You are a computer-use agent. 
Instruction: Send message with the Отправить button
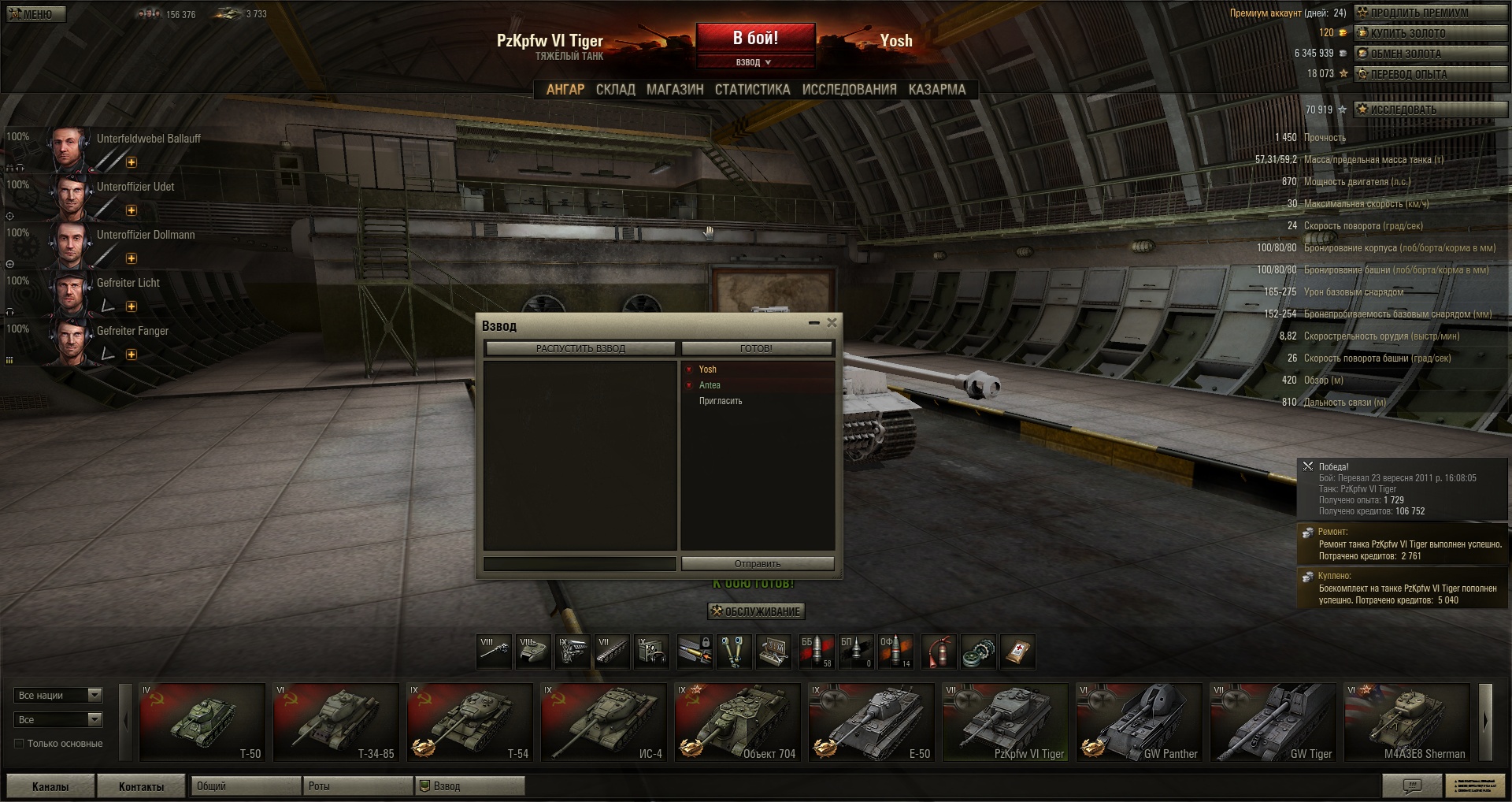[757, 563]
